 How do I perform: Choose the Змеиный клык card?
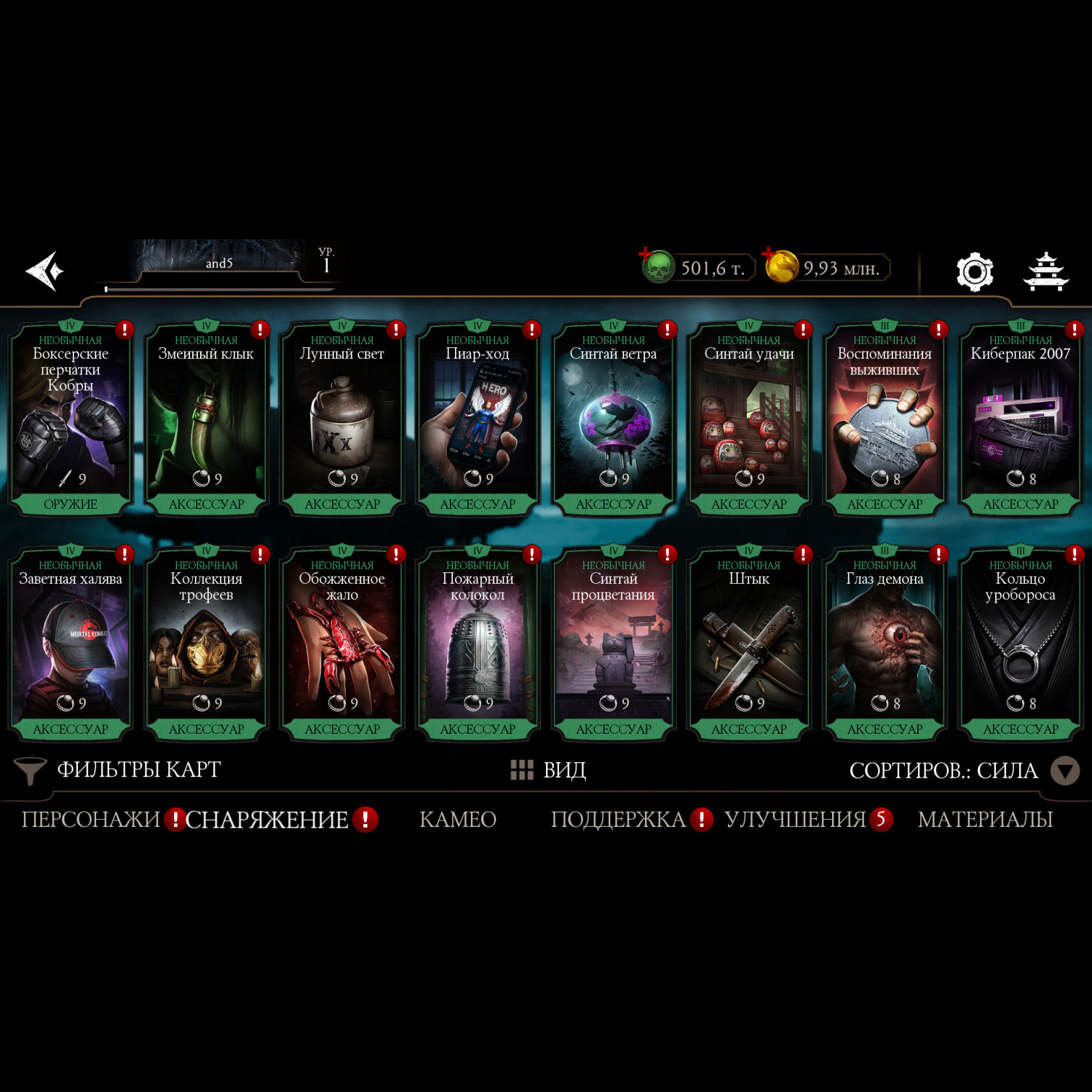[x=206, y=419]
